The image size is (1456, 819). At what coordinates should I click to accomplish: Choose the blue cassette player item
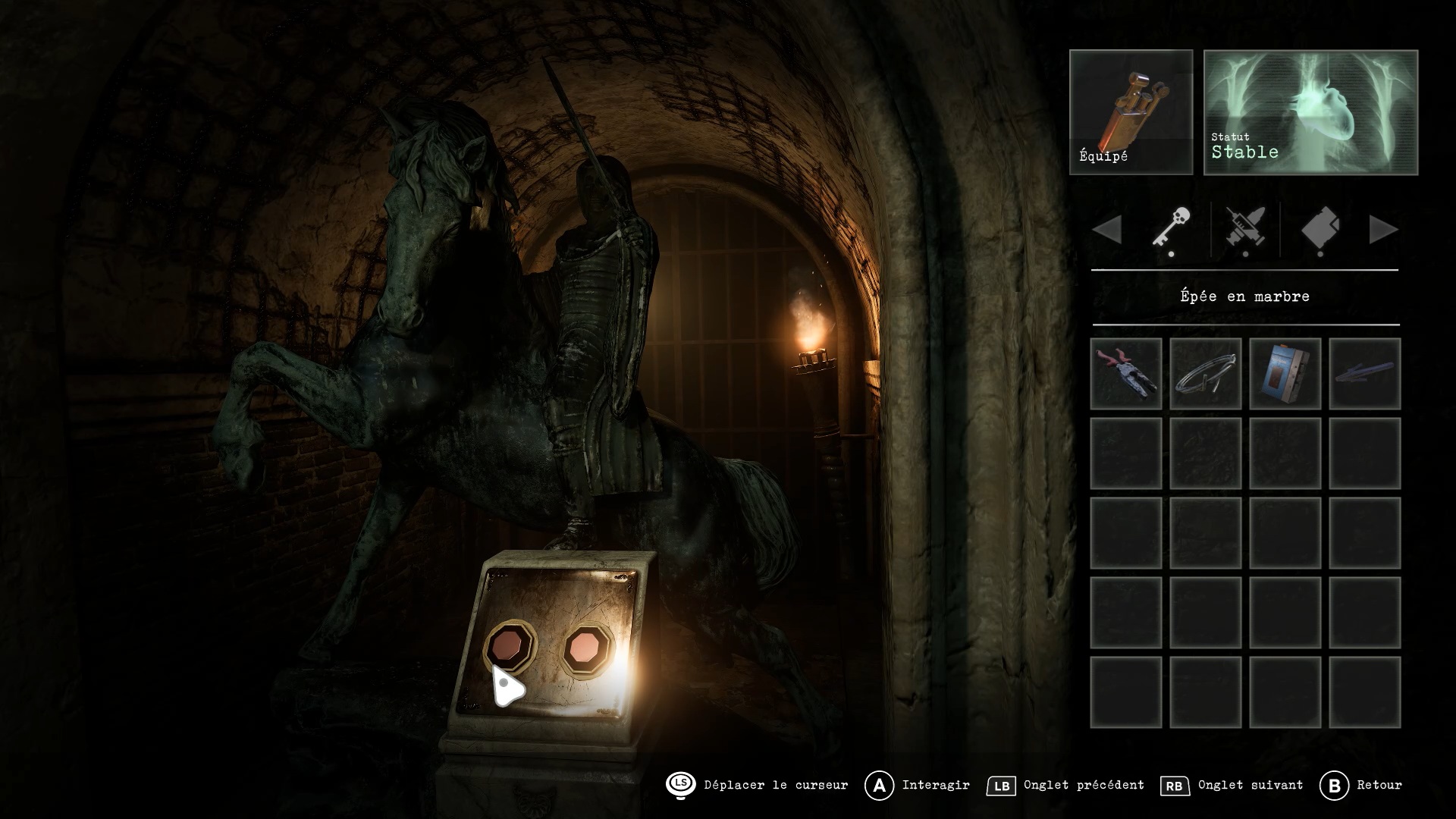tap(1285, 374)
